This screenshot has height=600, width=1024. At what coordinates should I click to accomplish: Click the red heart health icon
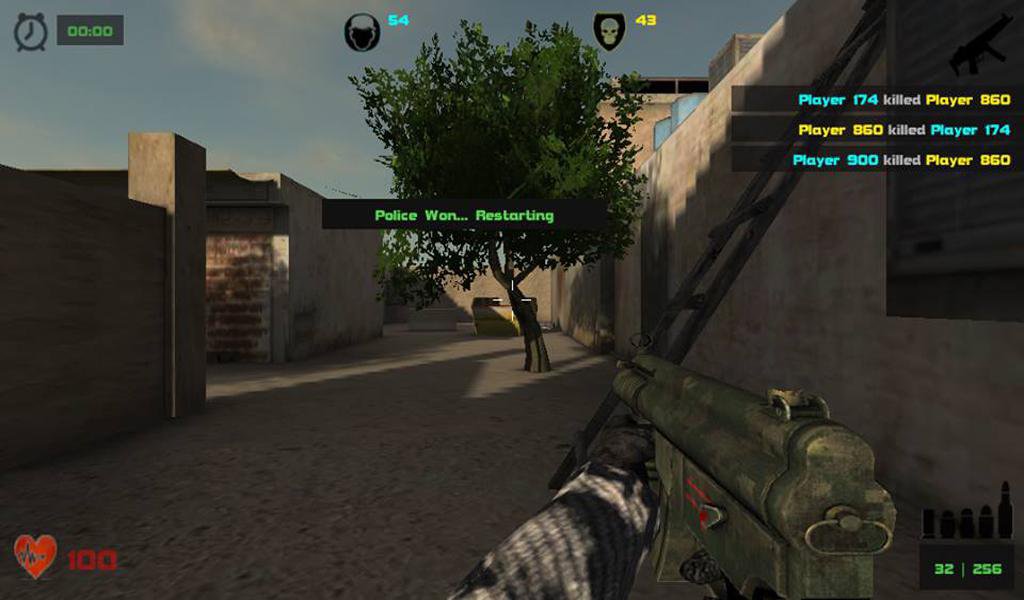(35, 557)
